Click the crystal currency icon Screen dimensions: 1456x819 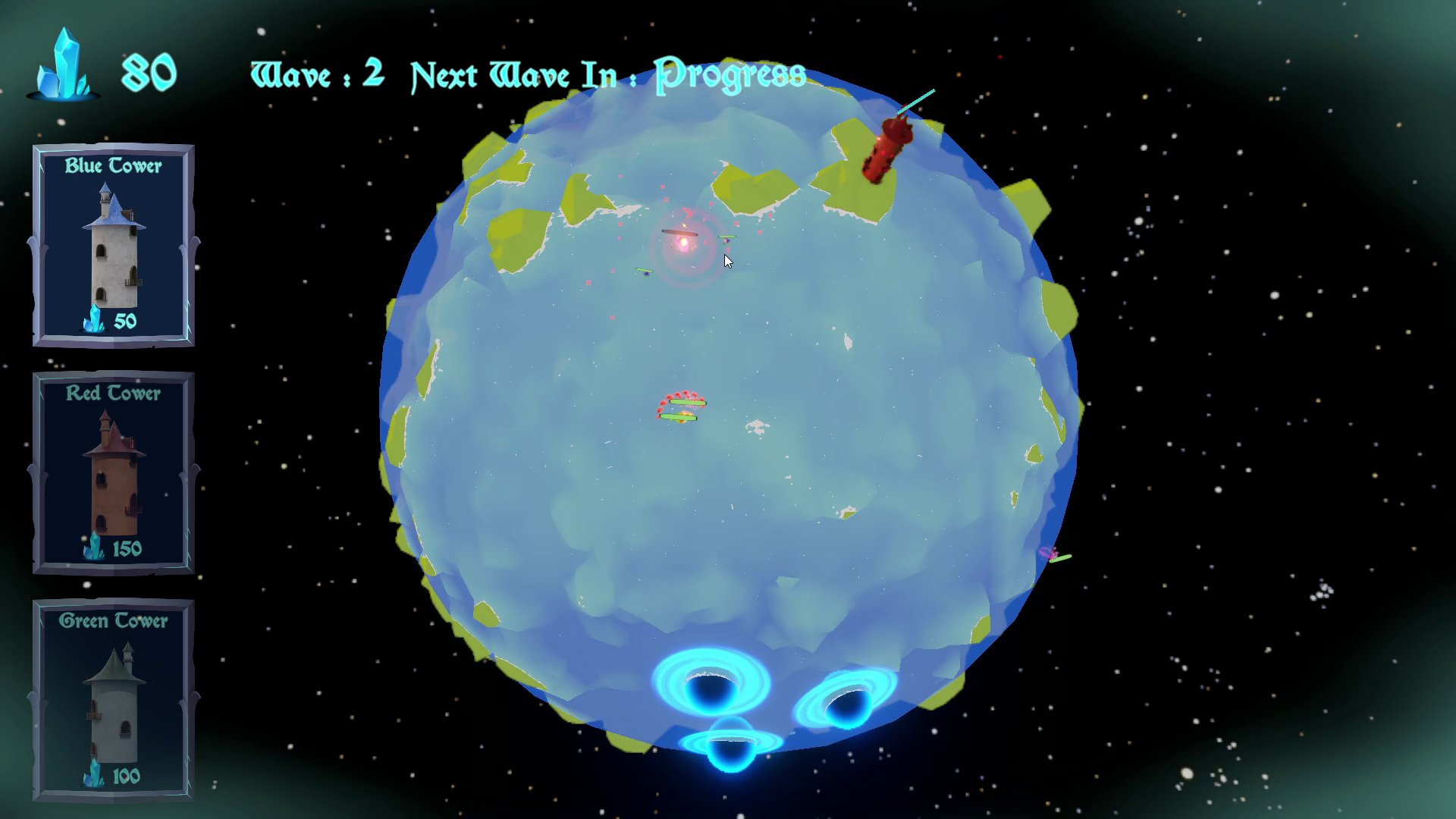64,64
